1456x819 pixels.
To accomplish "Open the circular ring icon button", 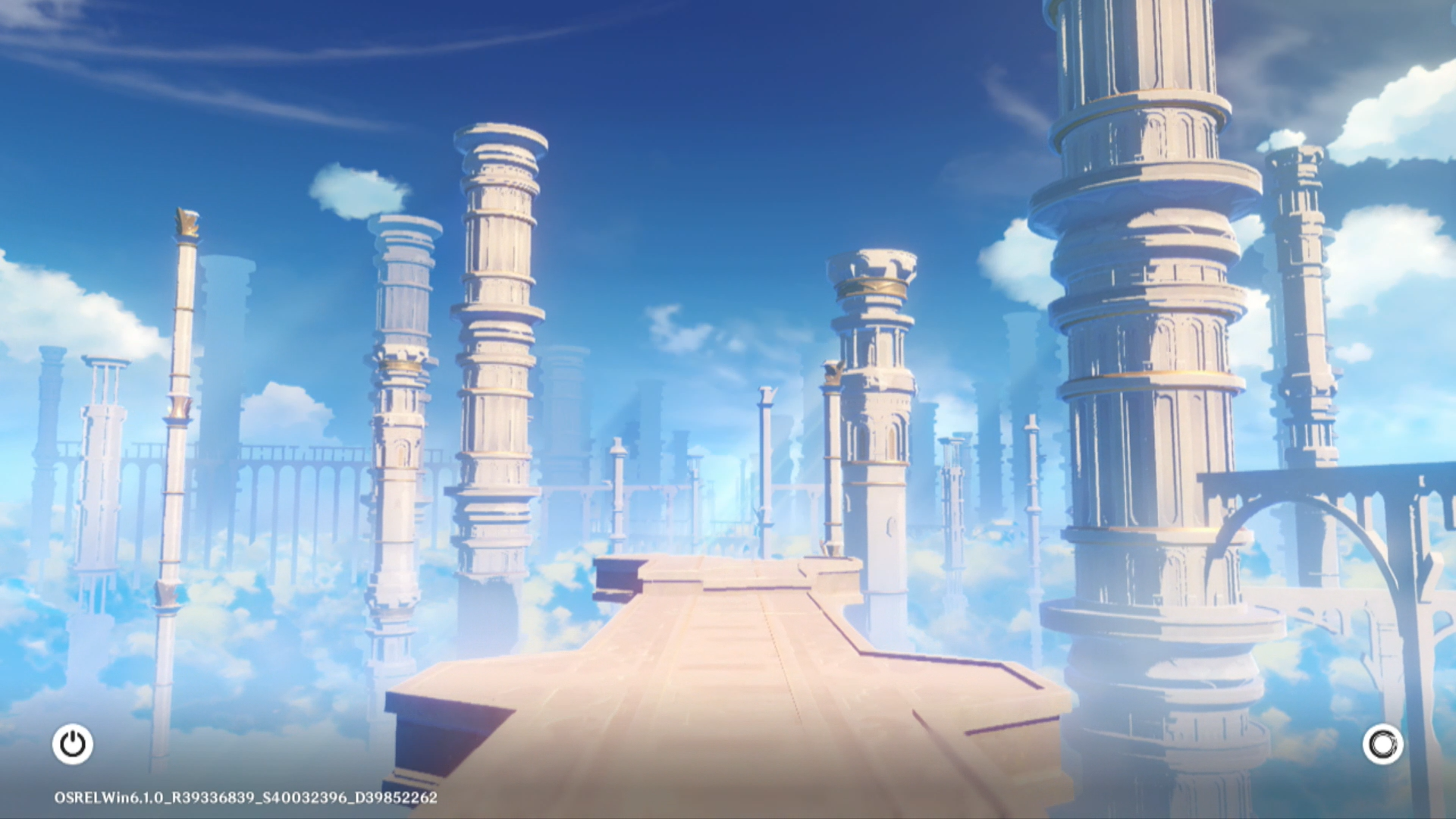I will (x=1382, y=744).
